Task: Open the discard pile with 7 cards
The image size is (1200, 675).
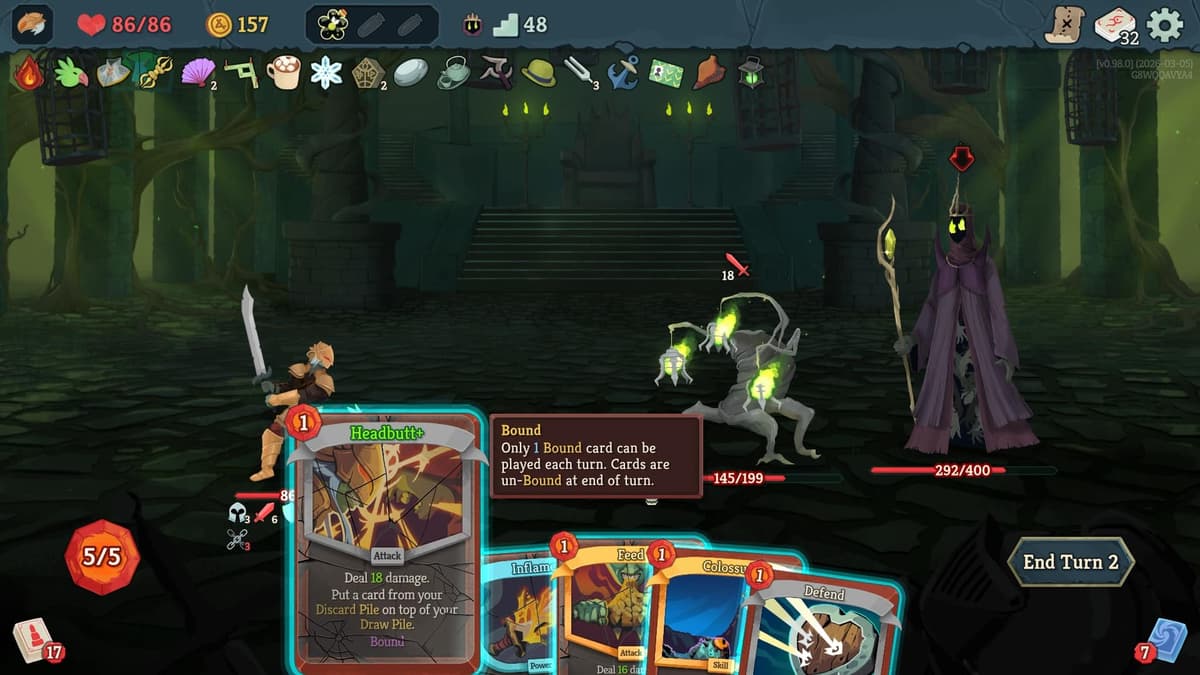Action: coord(1165,640)
